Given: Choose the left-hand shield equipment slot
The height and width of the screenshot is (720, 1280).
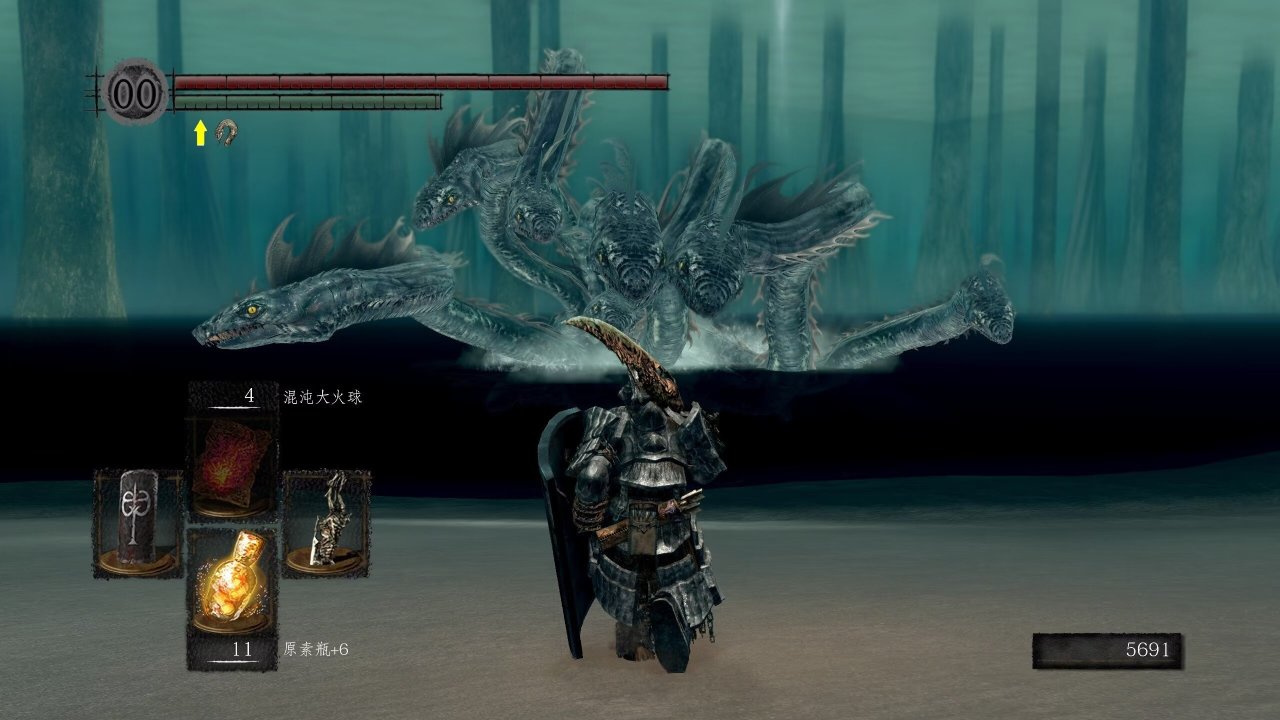Looking at the screenshot, I should 138,523.
